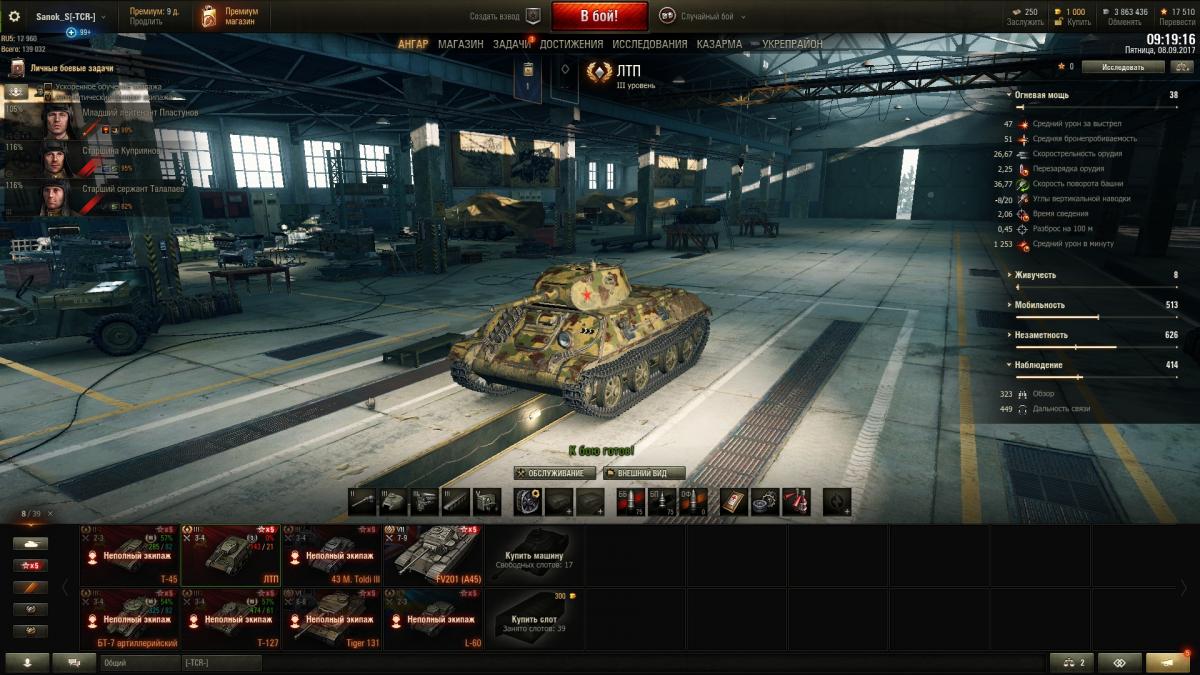Open the ОБСЛУЖИВАНИЕ service button
Screen dimensions: 1200x675
point(555,473)
